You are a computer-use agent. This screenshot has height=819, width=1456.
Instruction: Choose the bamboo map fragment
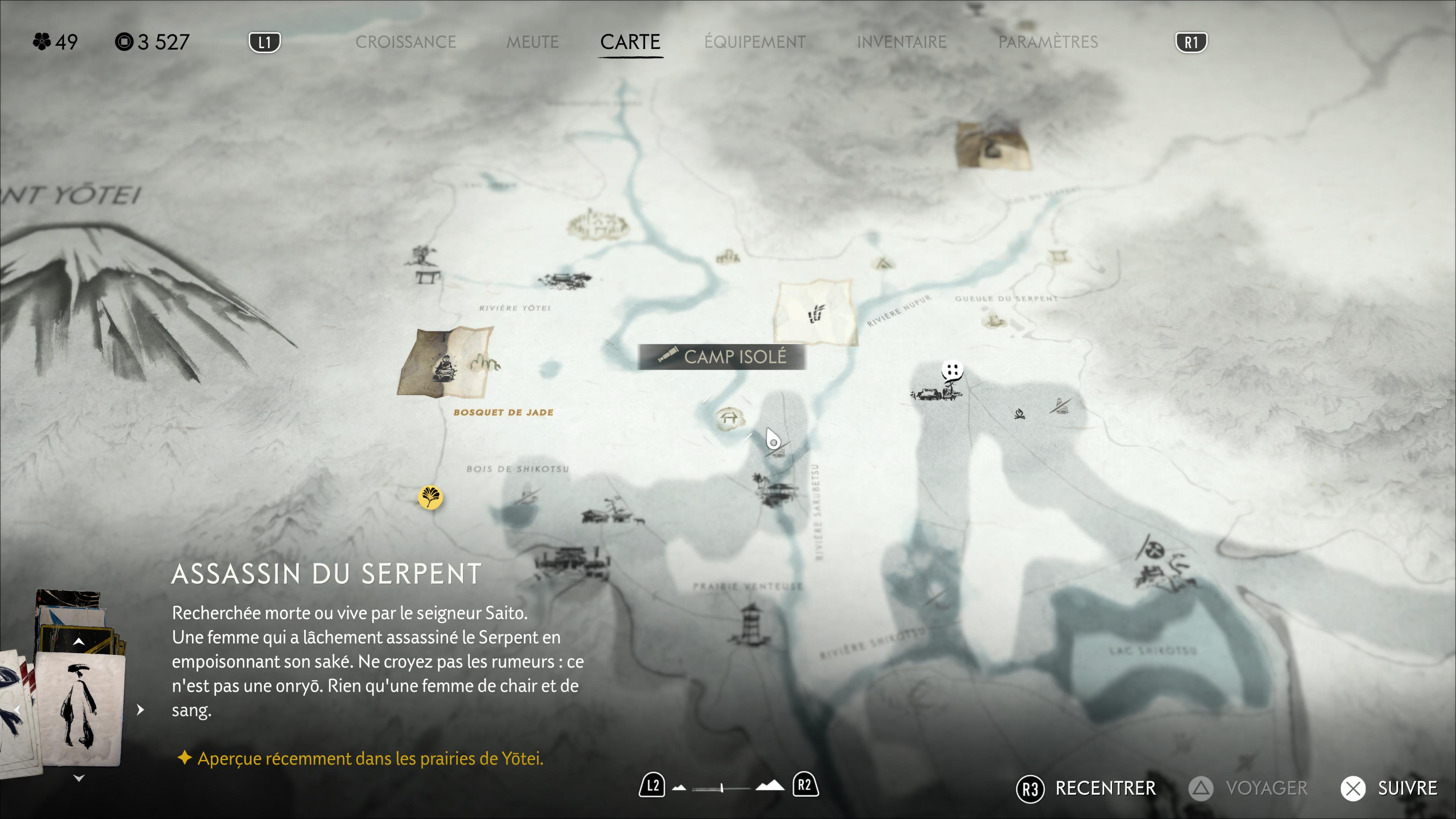click(x=816, y=312)
